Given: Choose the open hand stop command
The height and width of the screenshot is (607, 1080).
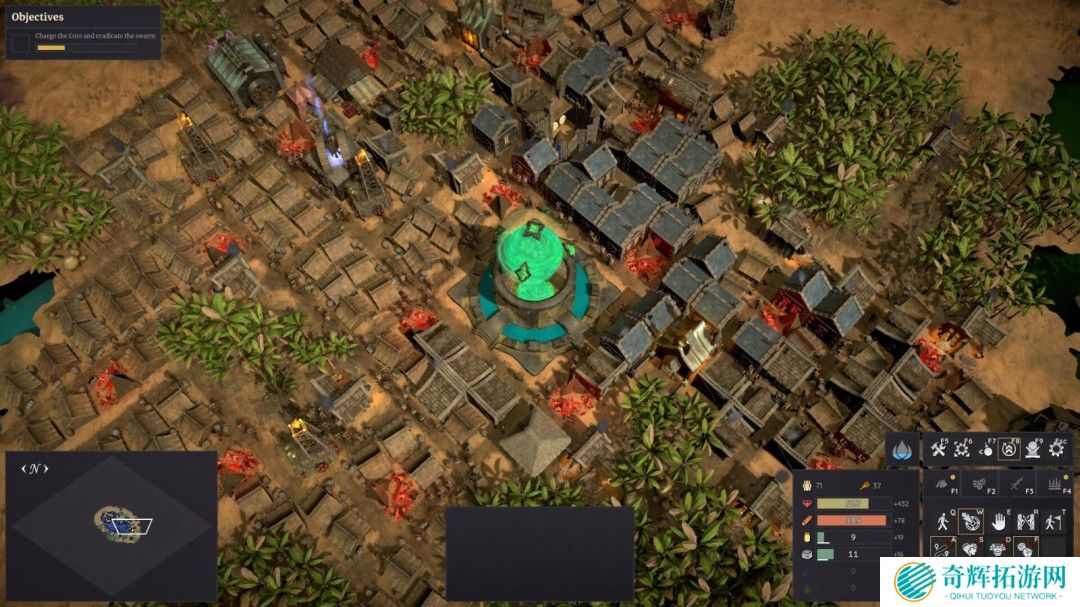Looking at the screenshot, I should click(997, 521).
